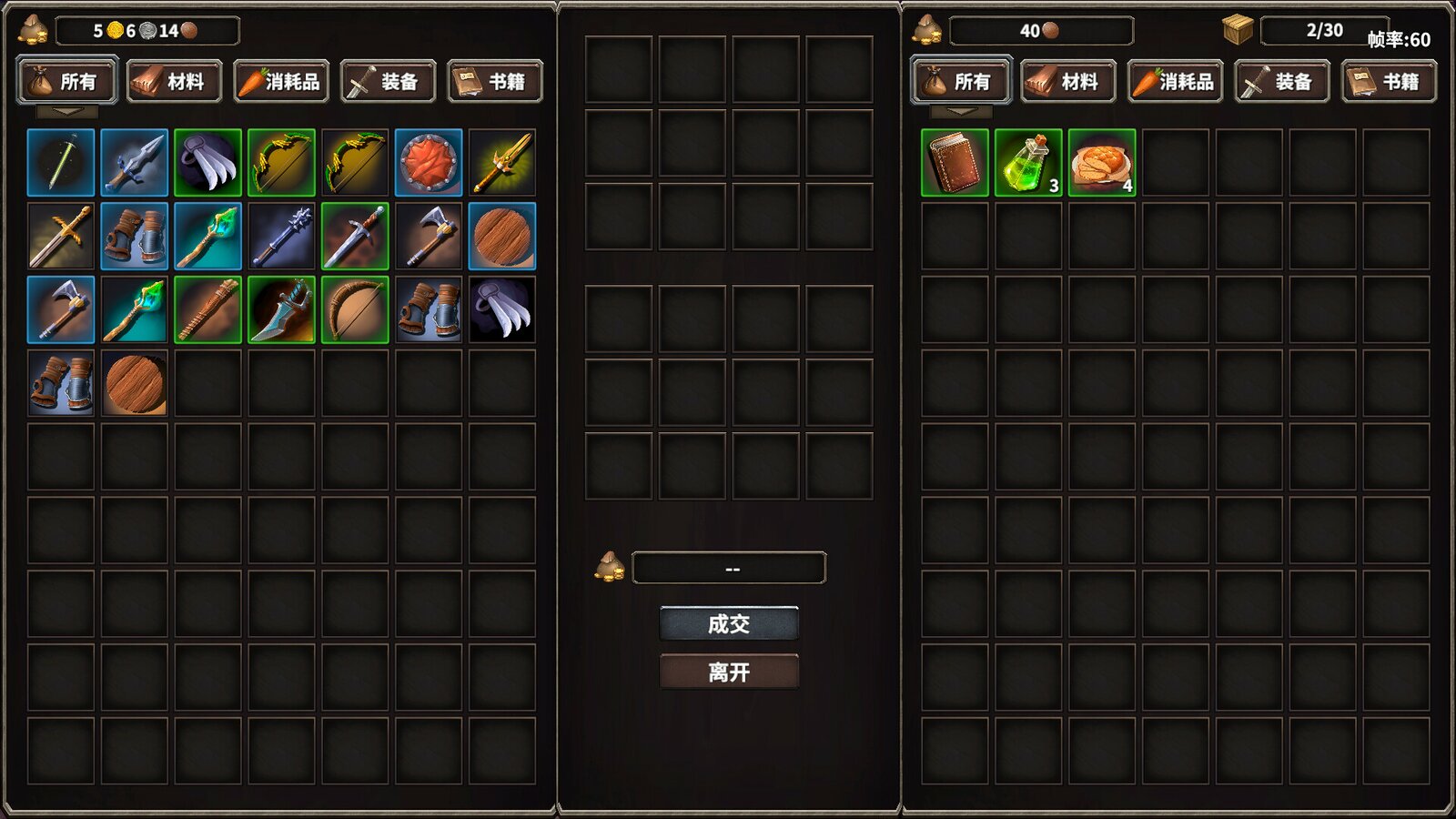Switch to 装备 tab above the potion inventory
1456x819 pixels.
pyautogui.click(x=1282, y=82)
